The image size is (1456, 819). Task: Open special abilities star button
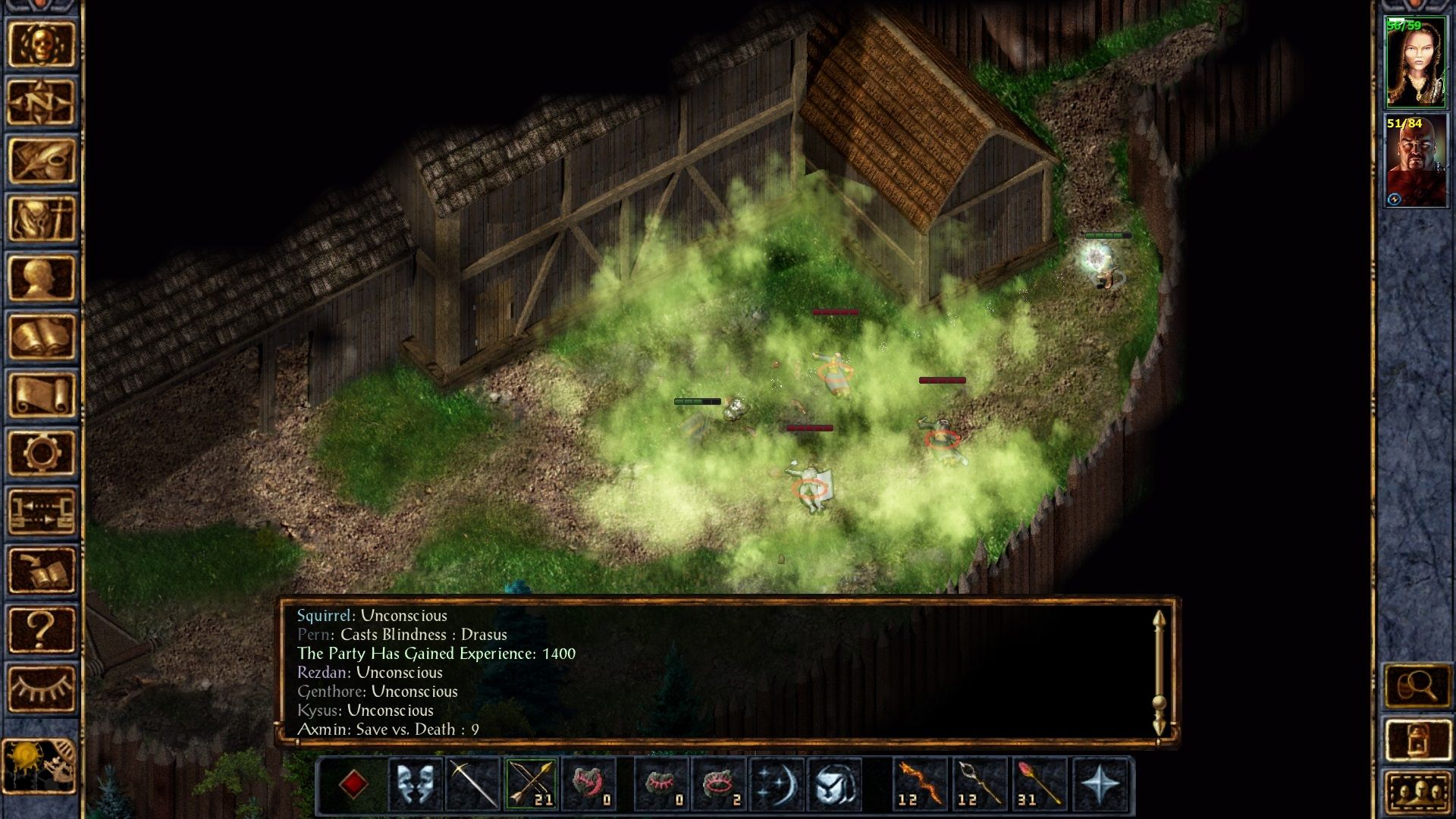tap(1100, 783)
